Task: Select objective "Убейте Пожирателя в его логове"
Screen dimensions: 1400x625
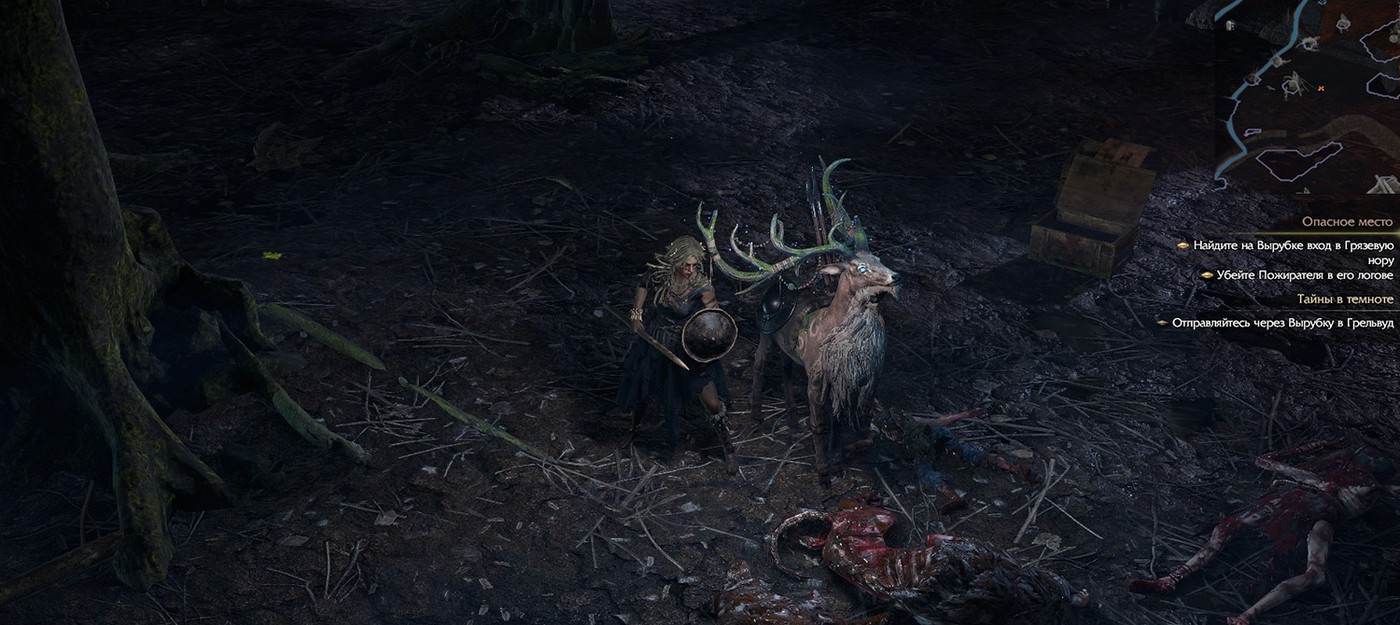Action: click(x=1304, y=275)
